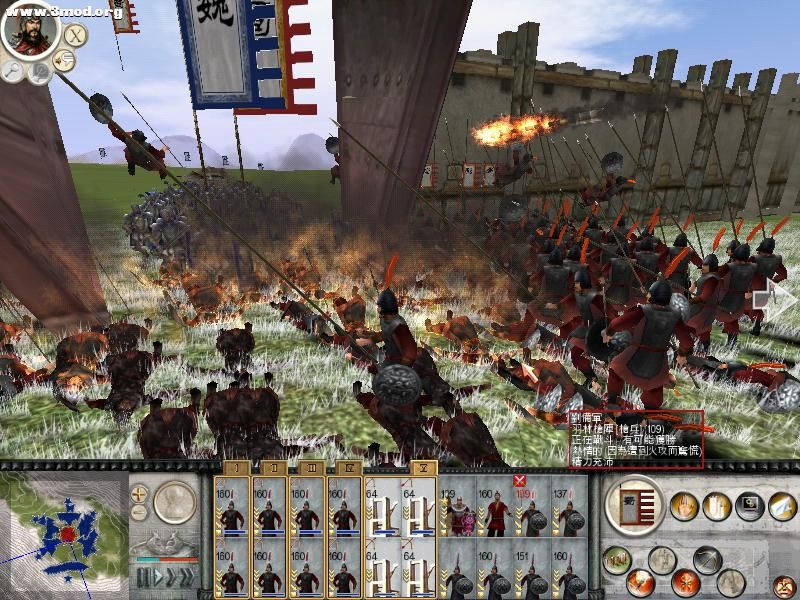Order halt with the raised hand button
The height and width of the screenshot is (600, 800).
tap(684, 507)
